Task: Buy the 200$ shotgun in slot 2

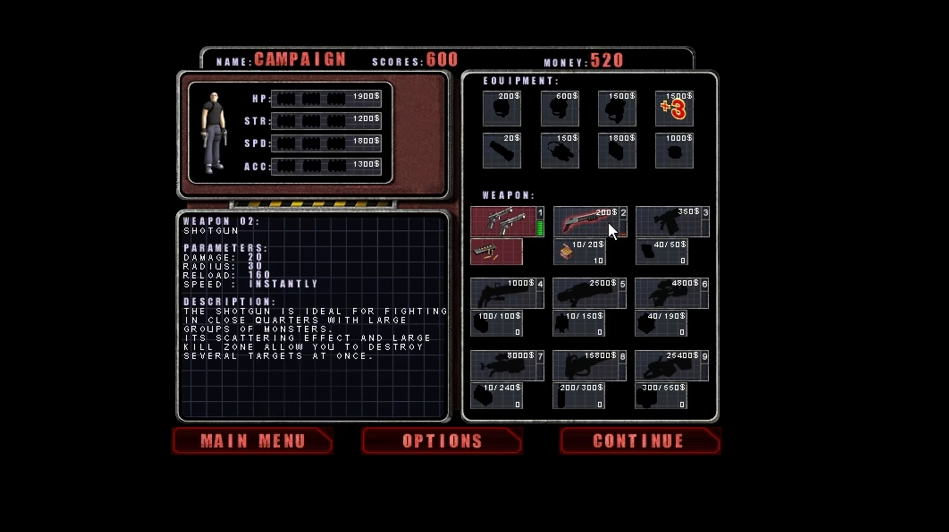Action: pos(590,221)
